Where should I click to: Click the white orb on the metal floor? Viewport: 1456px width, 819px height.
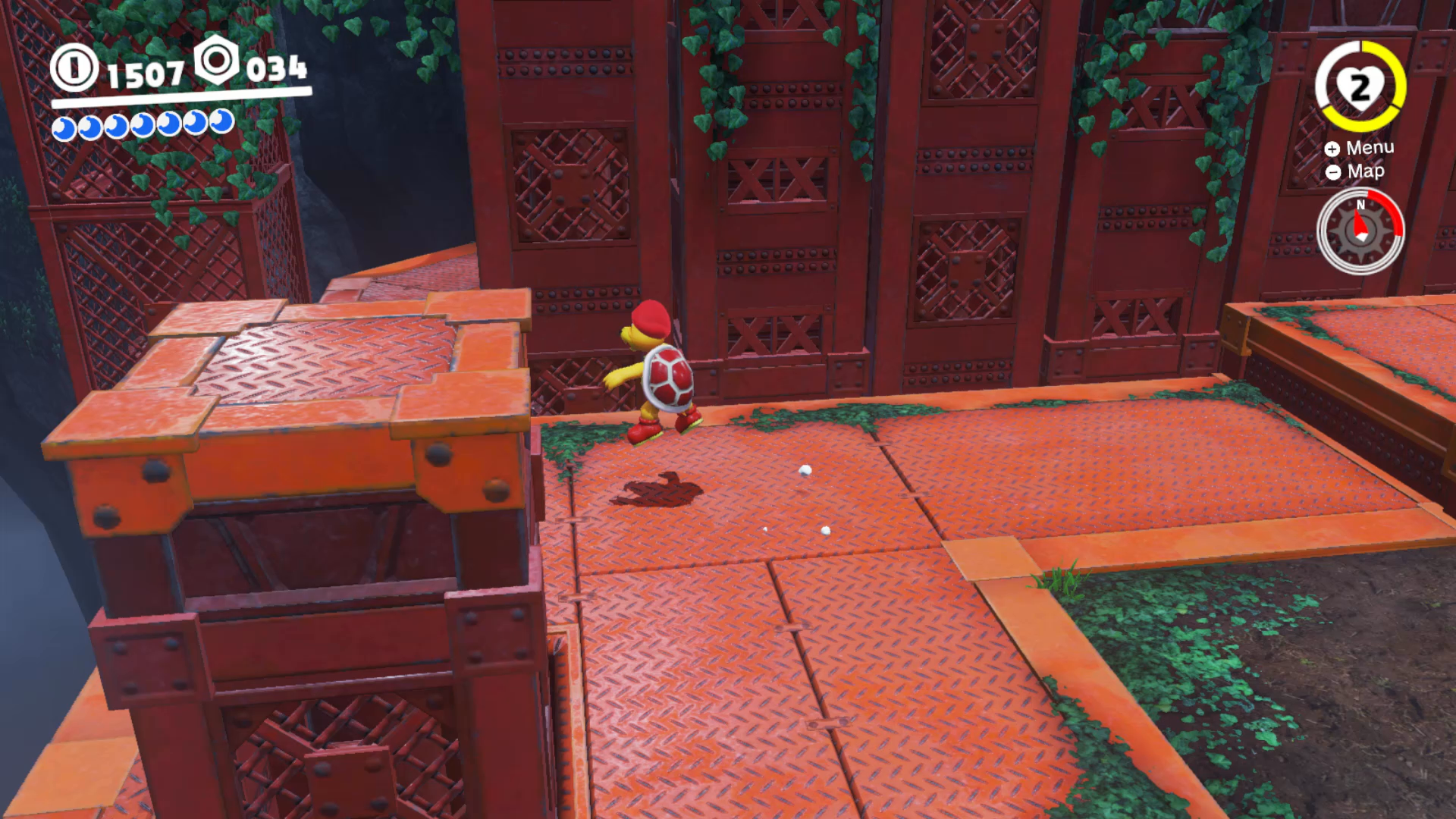click(x=804, y=470)
